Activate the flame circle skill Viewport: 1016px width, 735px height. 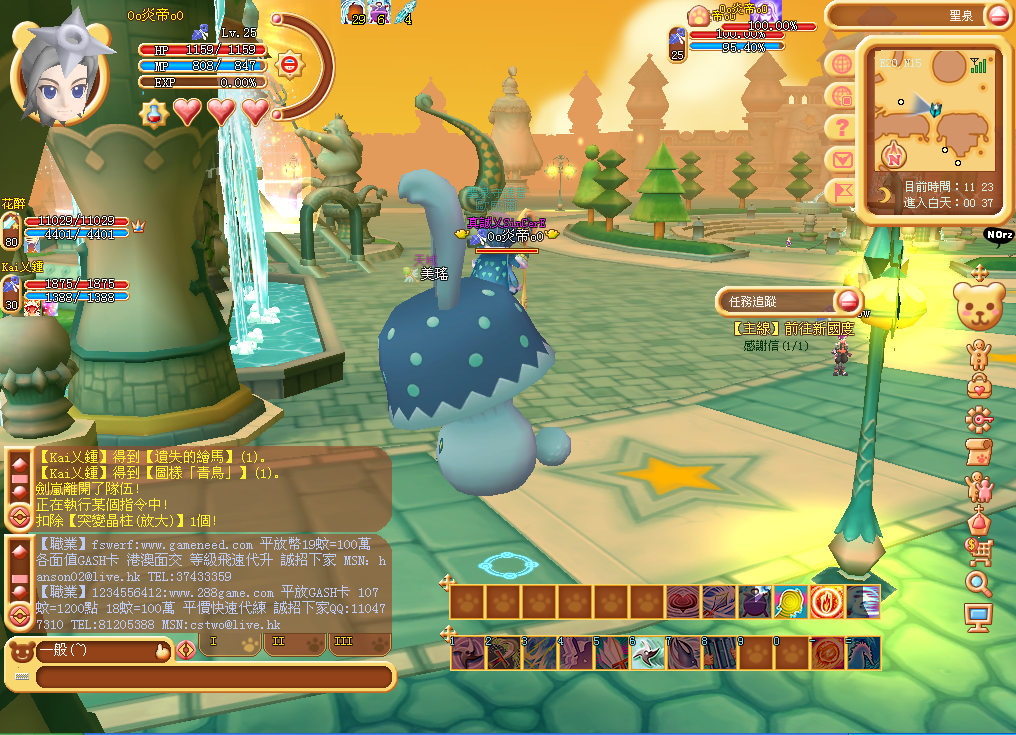[827, 602]
